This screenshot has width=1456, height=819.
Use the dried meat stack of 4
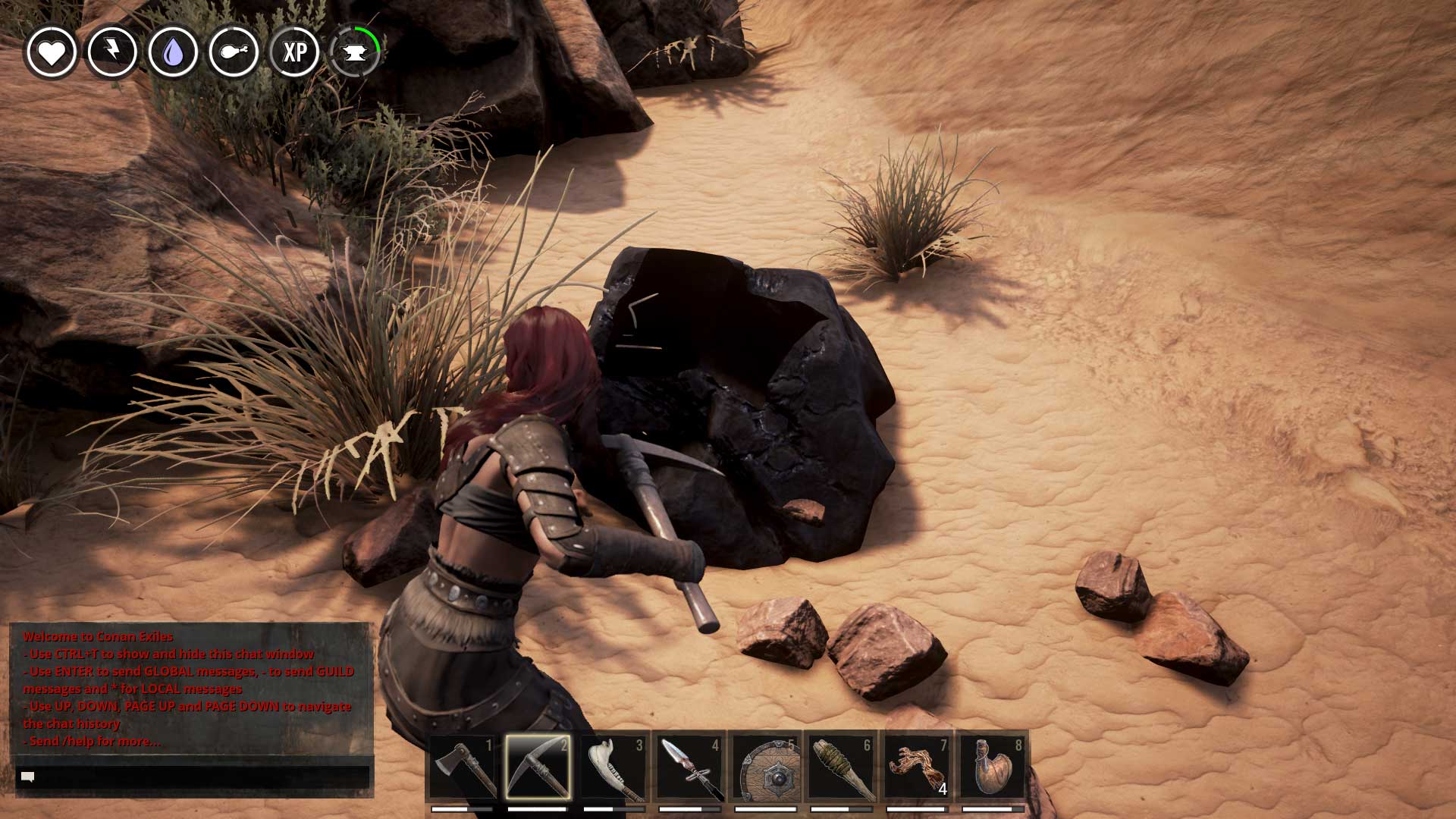[x=917, y=767]
